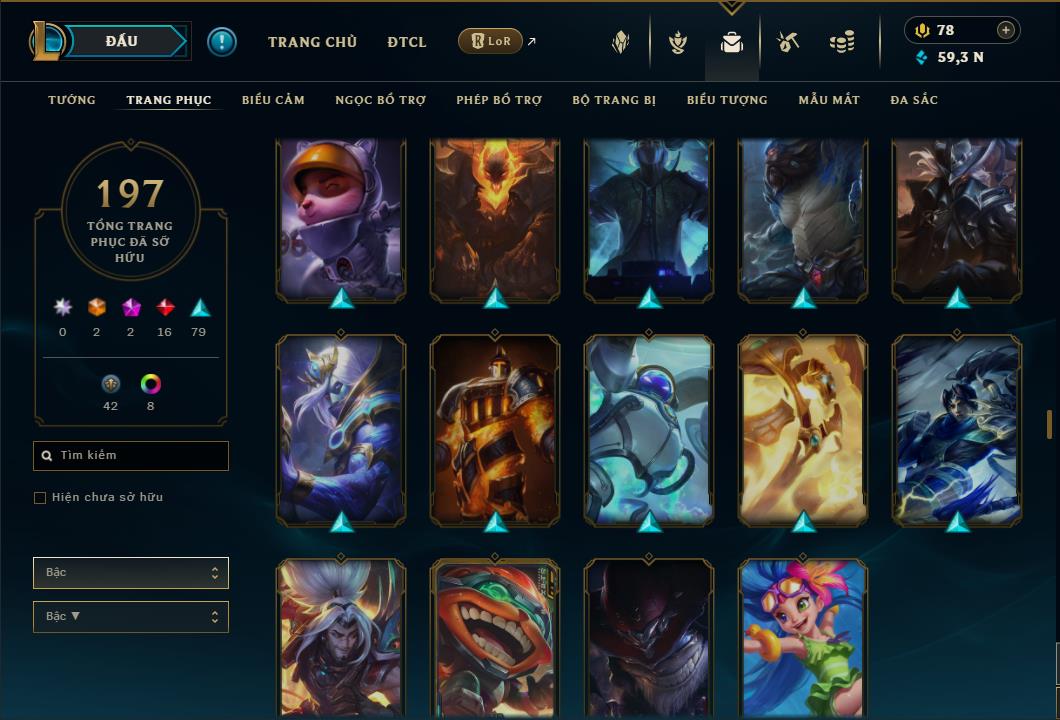Toggle the Hiện chưa sở hữu checkbox
Screen dimensions: 1060x720
pos(40,498)
